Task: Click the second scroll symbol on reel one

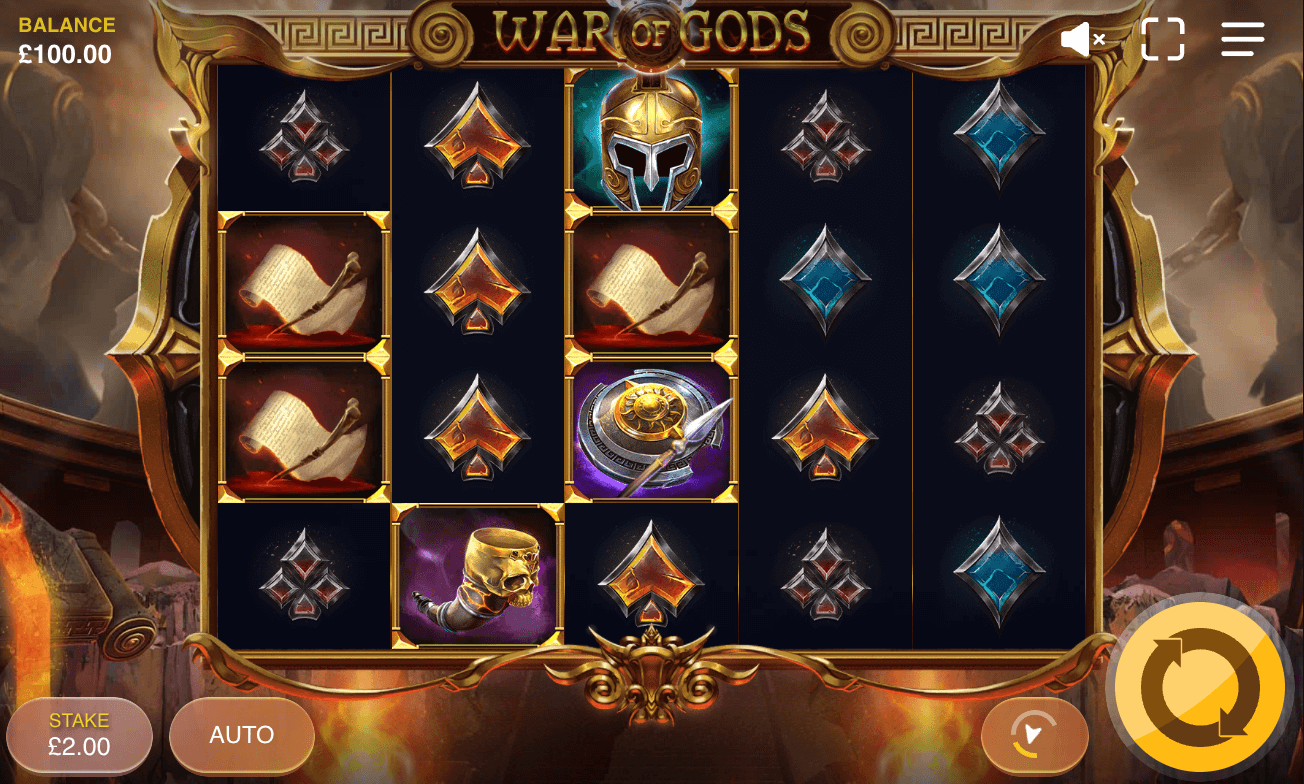Action: (x=303, y=431)
